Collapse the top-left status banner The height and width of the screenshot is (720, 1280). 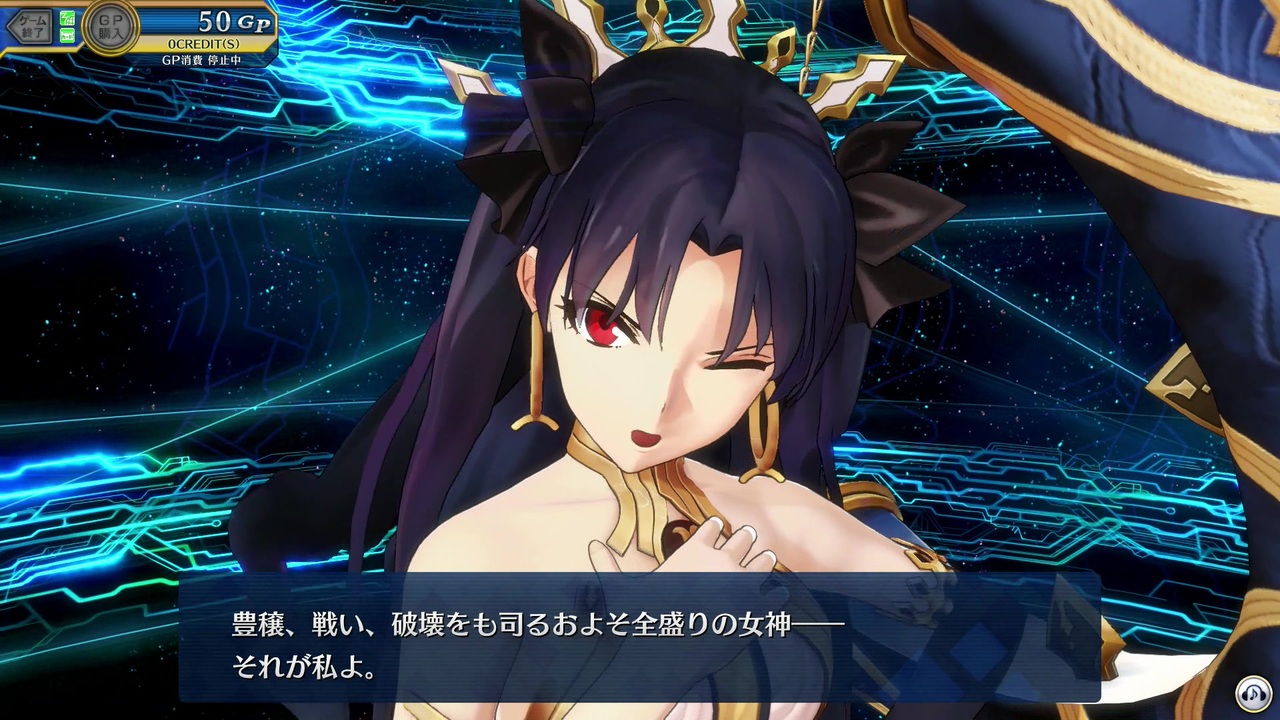coord(140,30)
